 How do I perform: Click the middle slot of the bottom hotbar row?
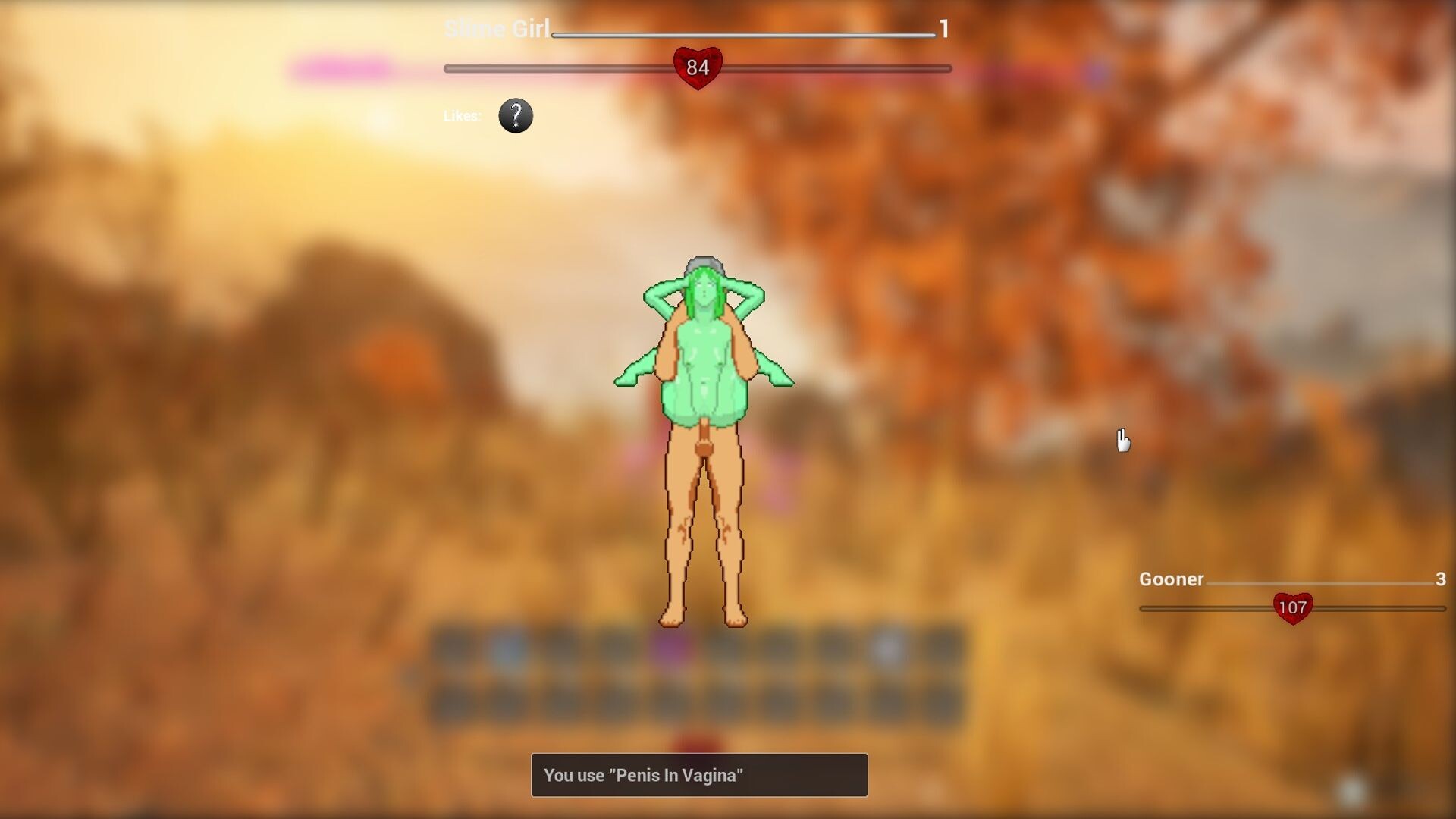pos(698,701)
